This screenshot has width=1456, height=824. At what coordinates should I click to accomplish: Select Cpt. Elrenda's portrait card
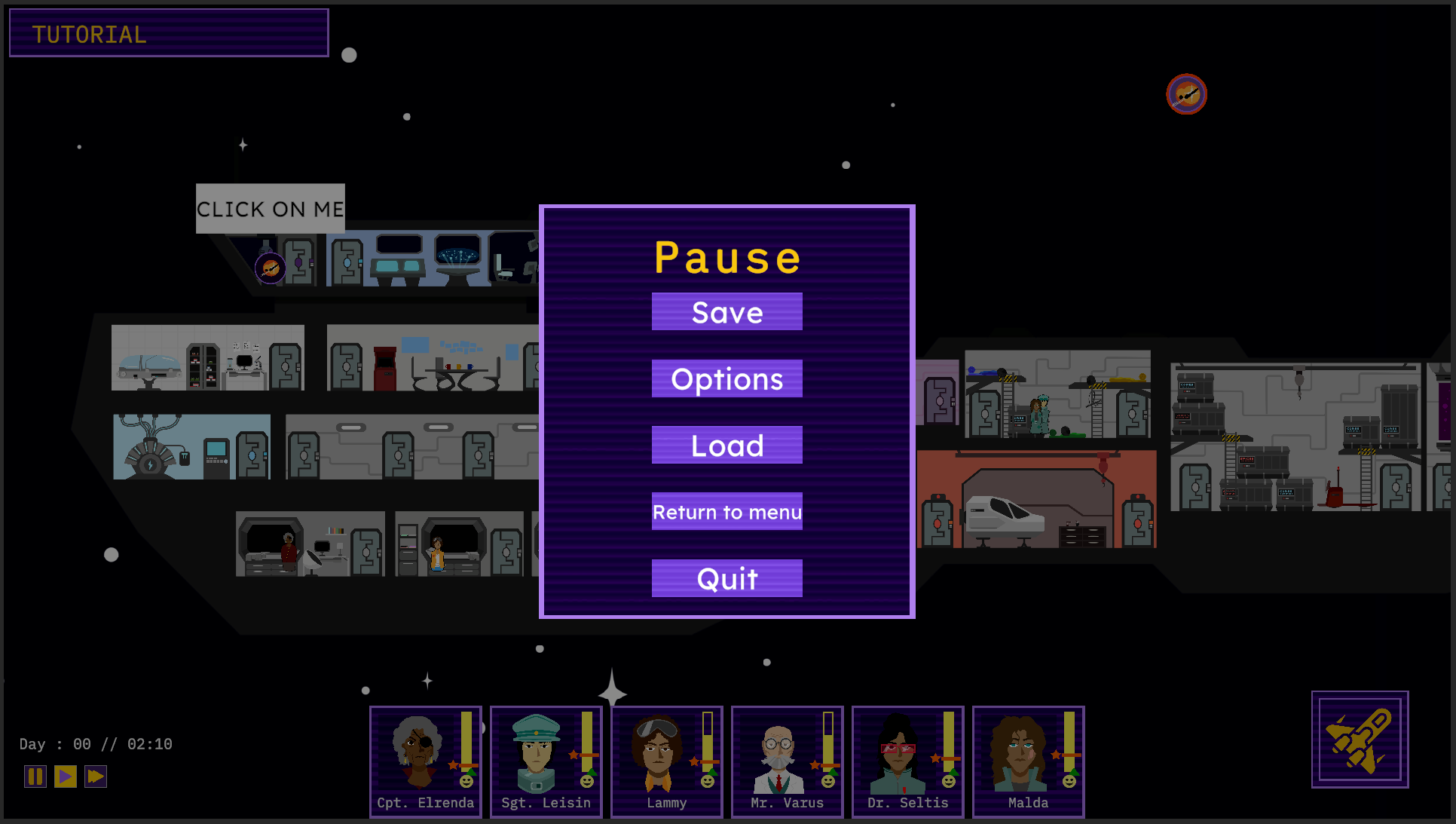tap(425, 761)
